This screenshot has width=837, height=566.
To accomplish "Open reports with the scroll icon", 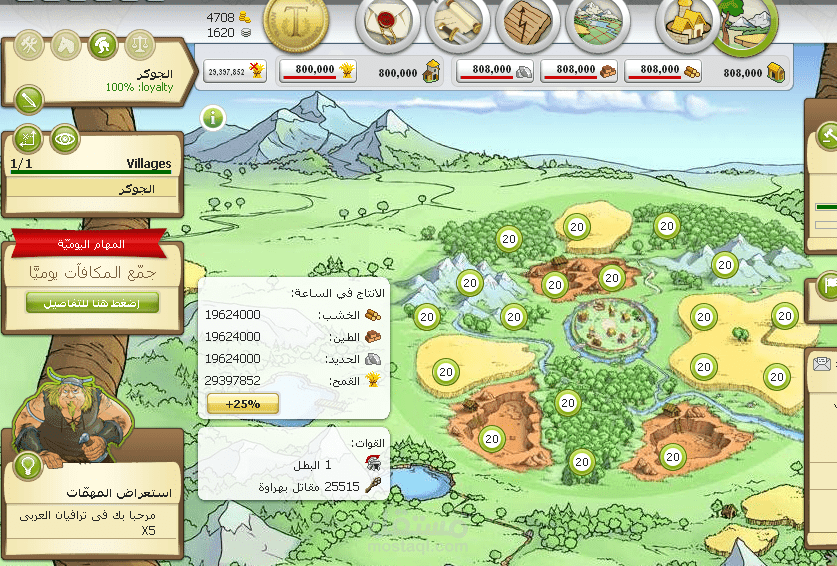I will coord(457,23).
